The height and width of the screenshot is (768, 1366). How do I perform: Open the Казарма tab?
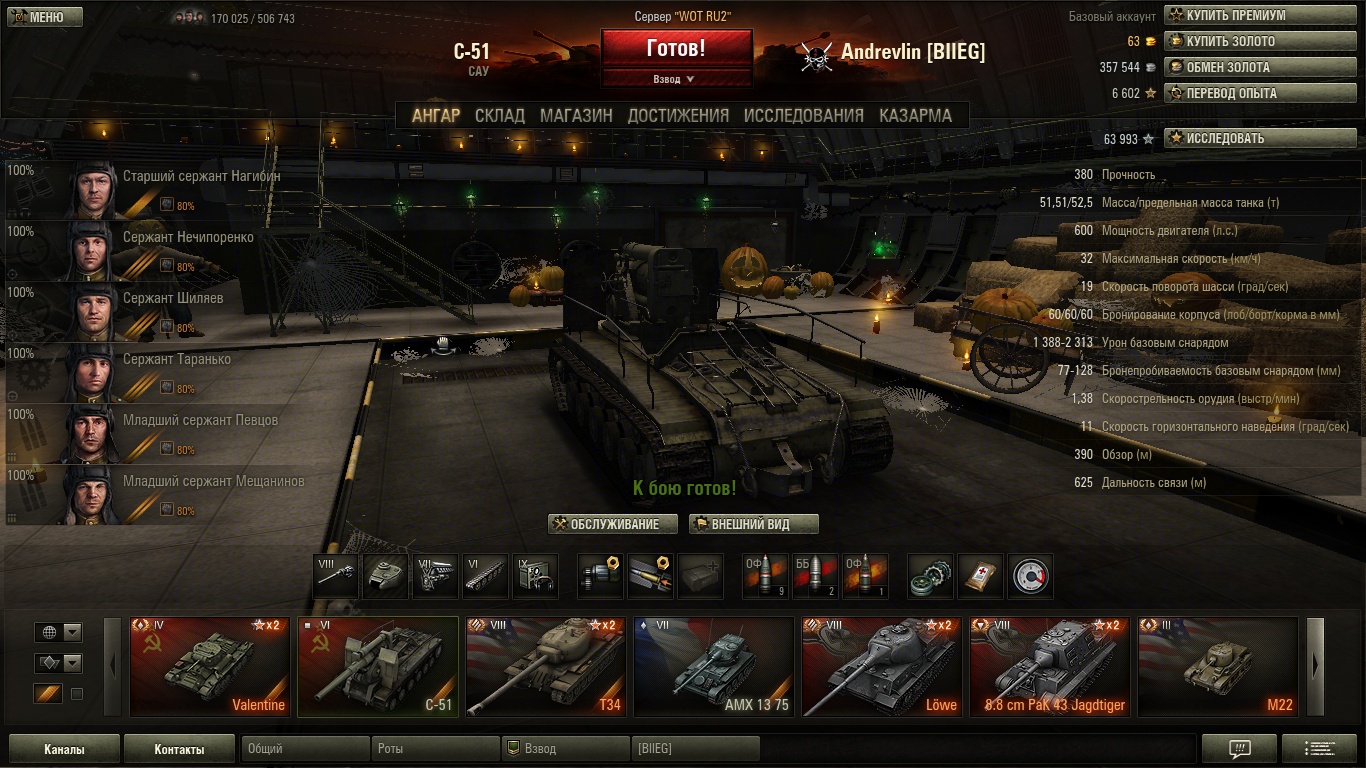tap(915, 116)
